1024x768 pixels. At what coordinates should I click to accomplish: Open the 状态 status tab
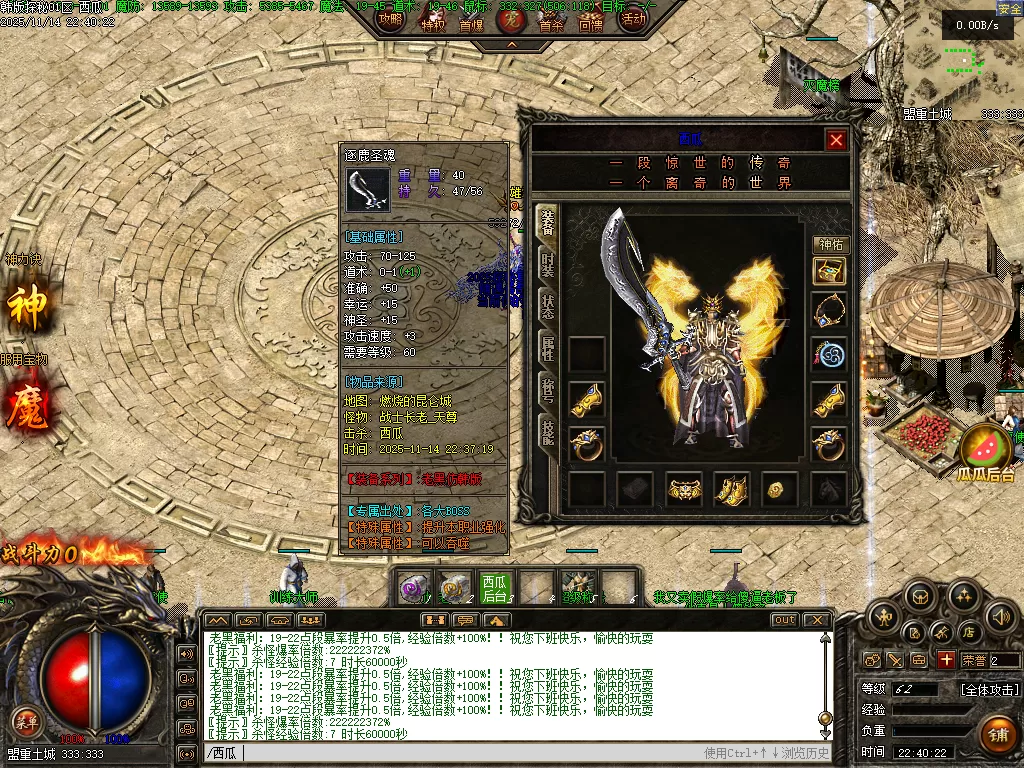[548, 307]
